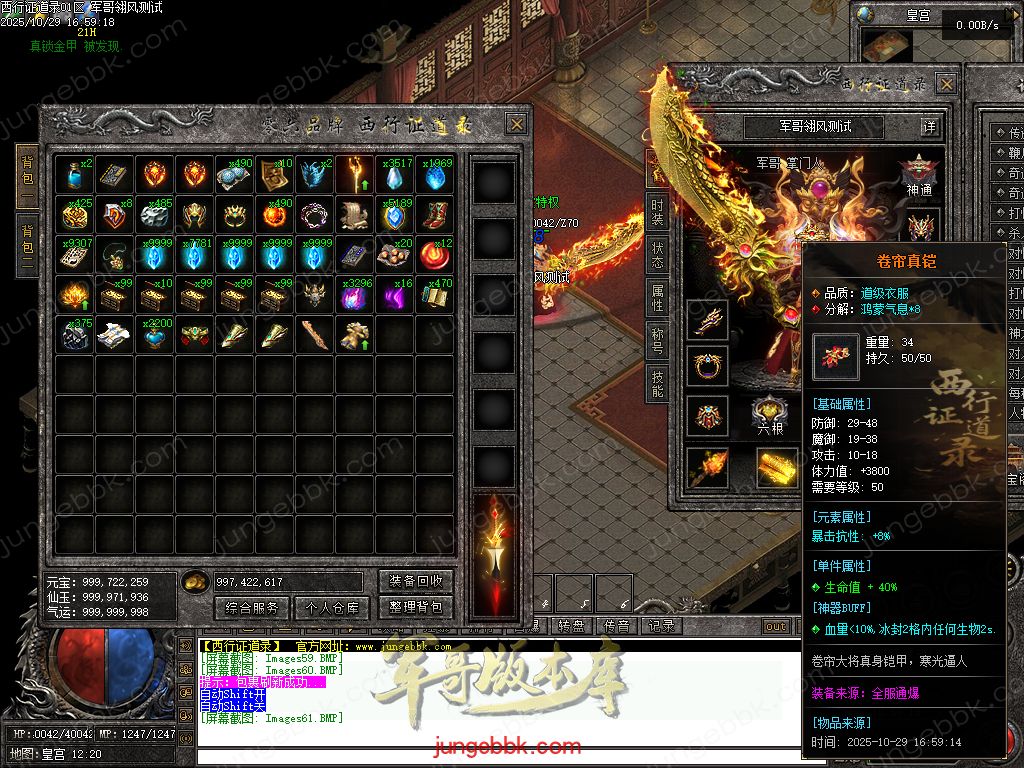1024x768 pixels.
Task: Sort the bag with 整理背包
Action: (x=416, y=607)
